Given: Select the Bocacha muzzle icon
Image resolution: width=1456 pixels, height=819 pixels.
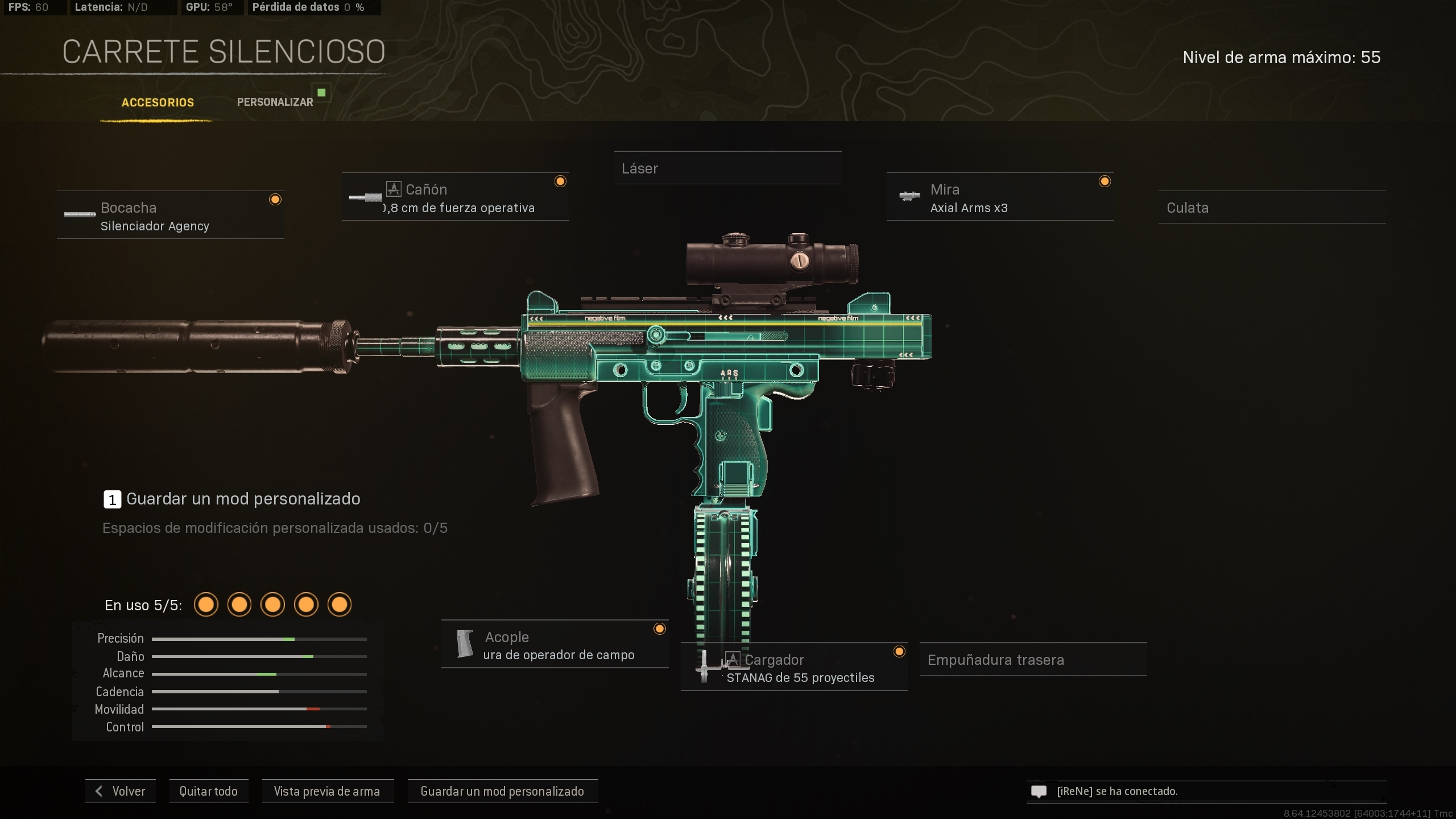Looking at the screenshot, I should coord(80,214).
